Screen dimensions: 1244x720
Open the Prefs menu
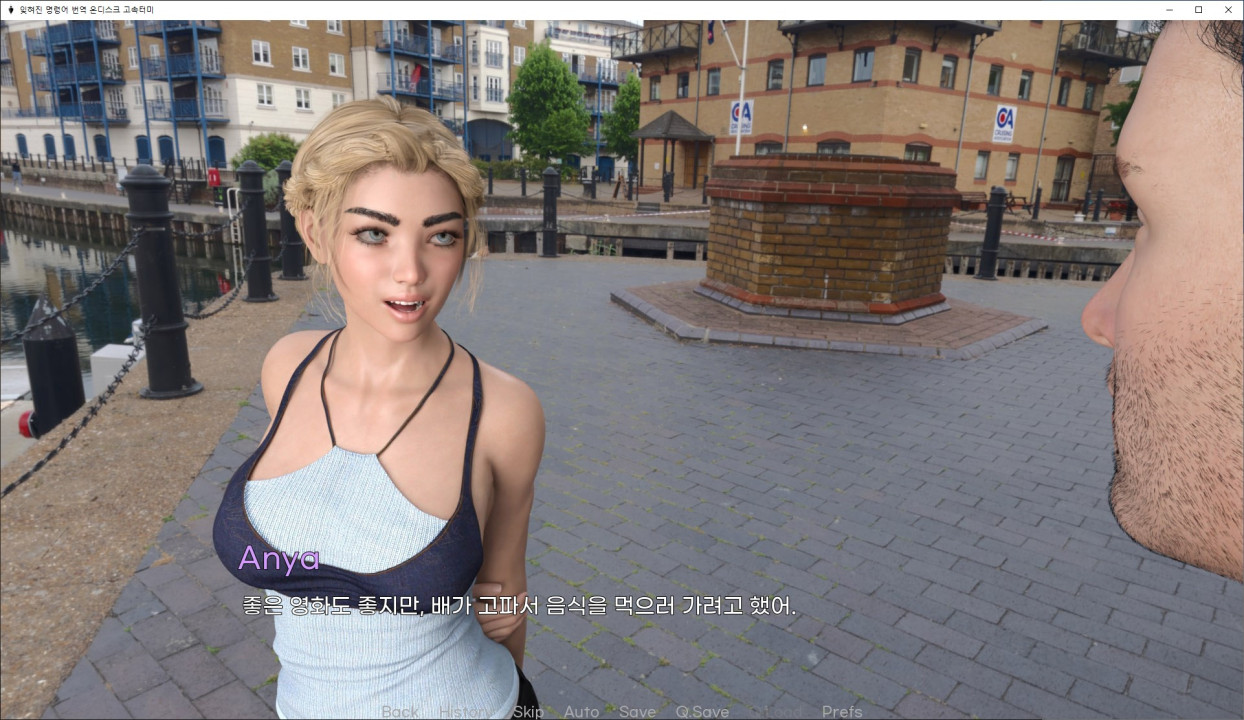842,712
